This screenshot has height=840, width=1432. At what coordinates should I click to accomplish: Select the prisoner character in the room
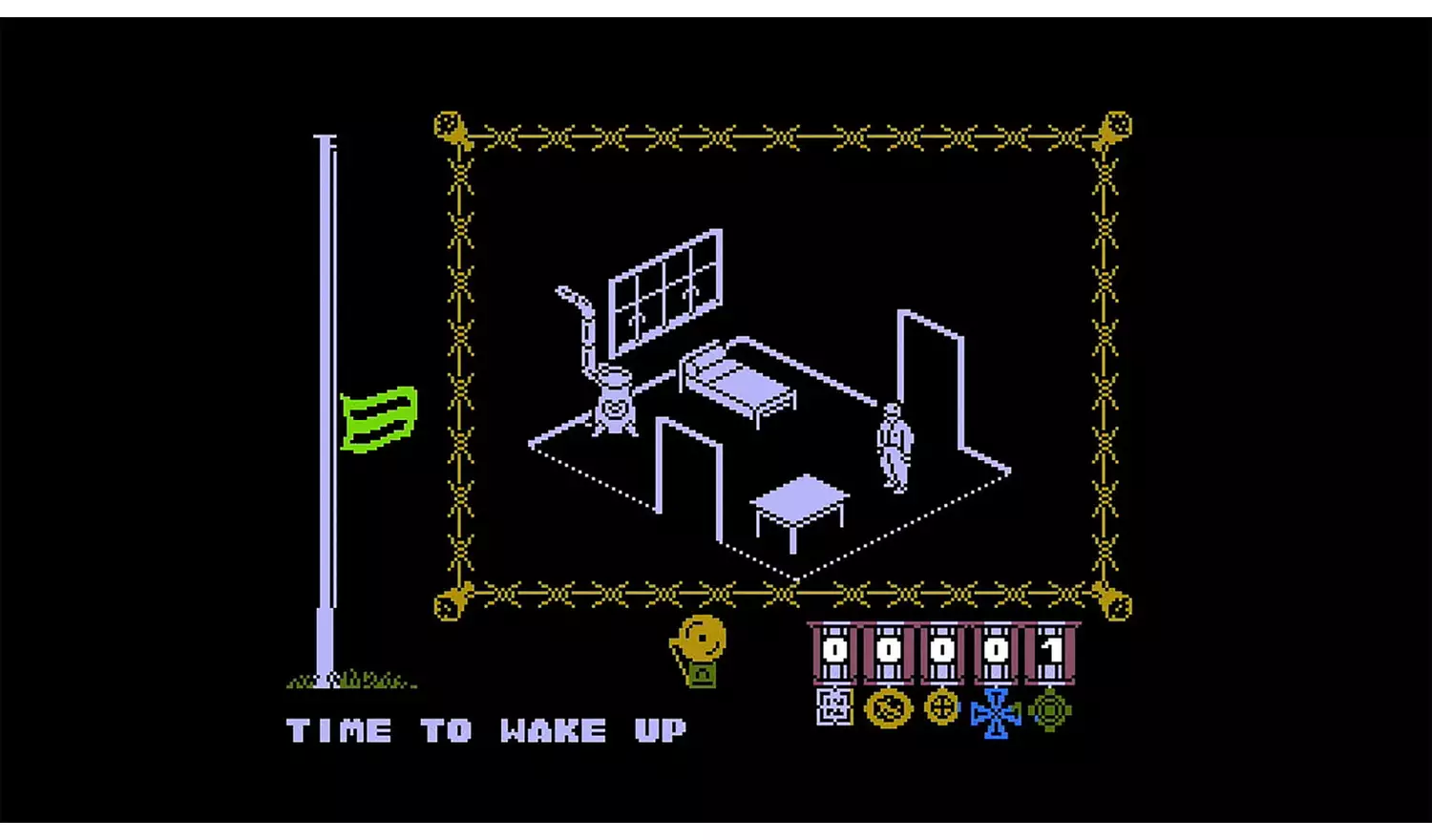[x=893, y=445]
